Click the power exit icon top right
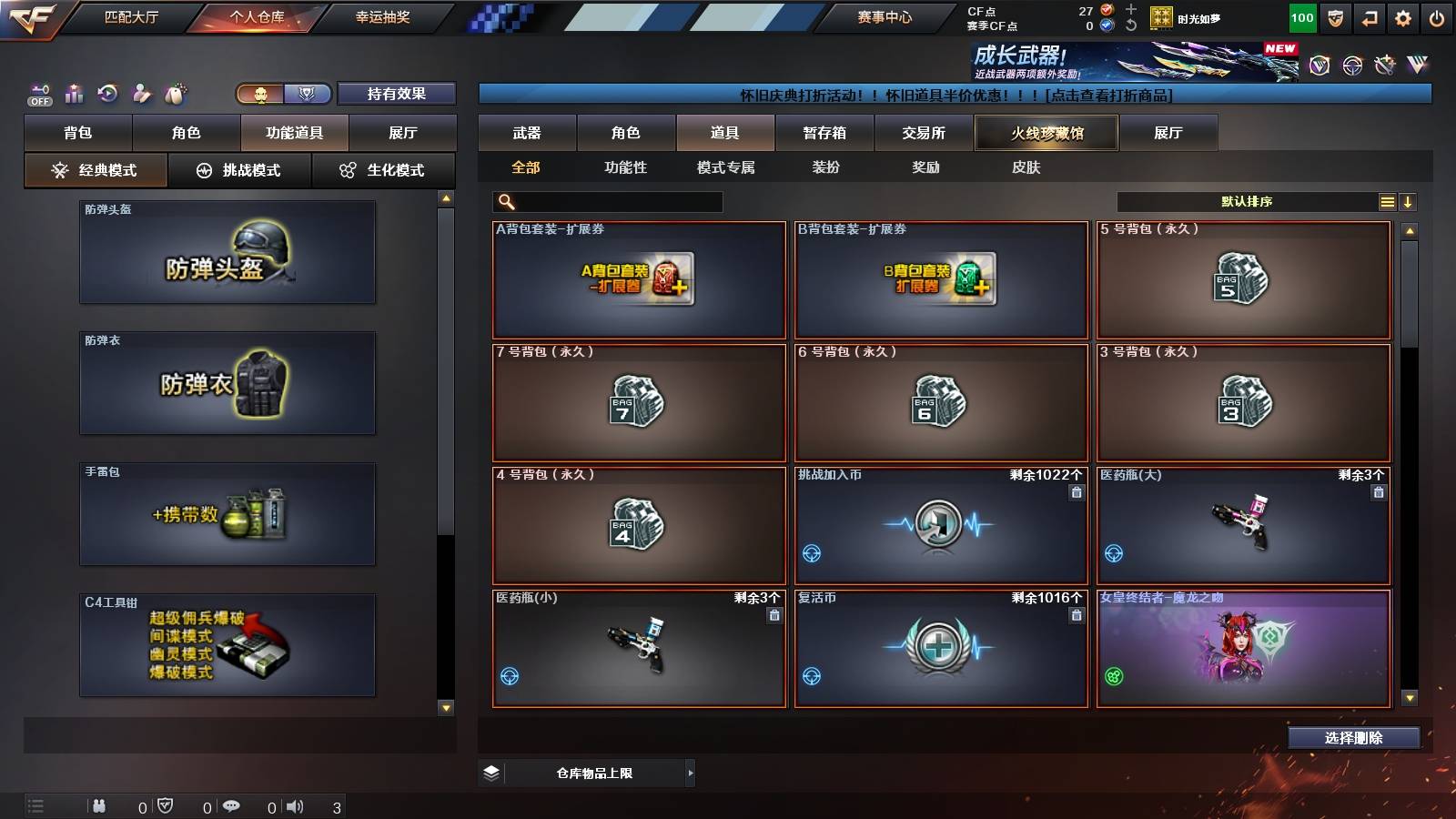This screenshot has height=819, width=1456. (1437, 16)
